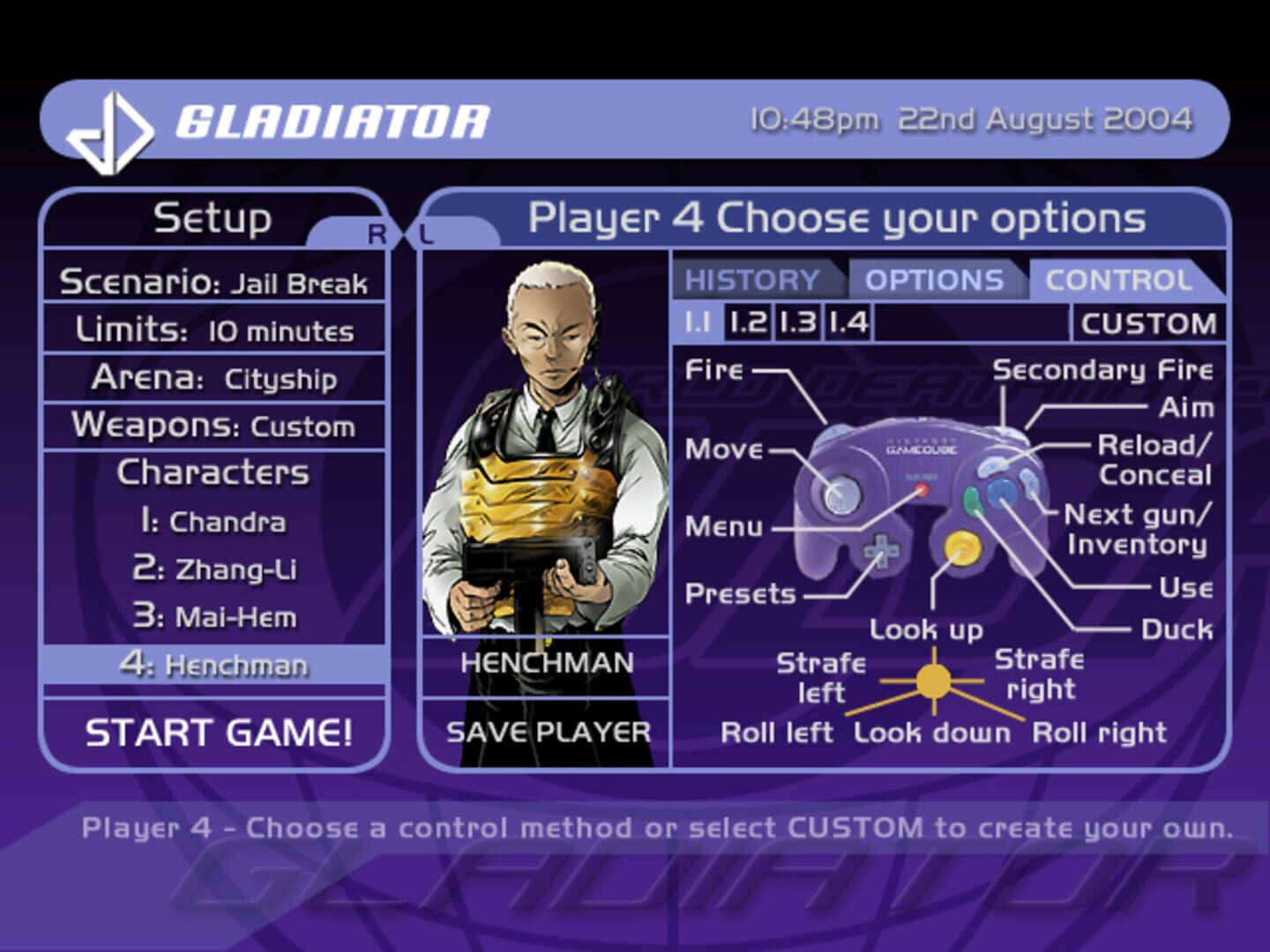Click the red controller button mapped to Menu
This screenshot has height=952, width=1270.
[x=922, y=491]
